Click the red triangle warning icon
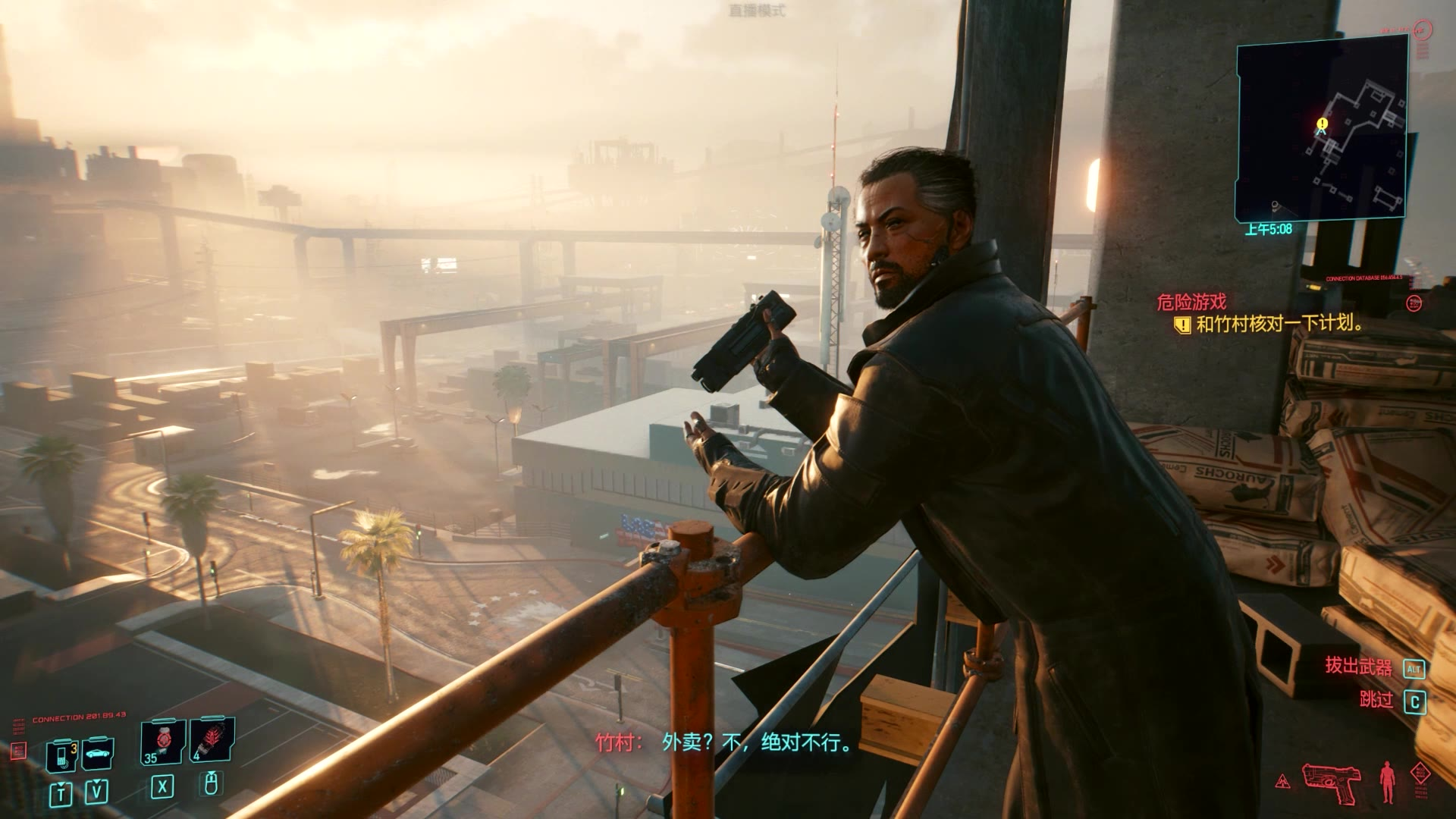Screen dimensions: 1456x819 pyautogui.click(x=1283, y=782)
